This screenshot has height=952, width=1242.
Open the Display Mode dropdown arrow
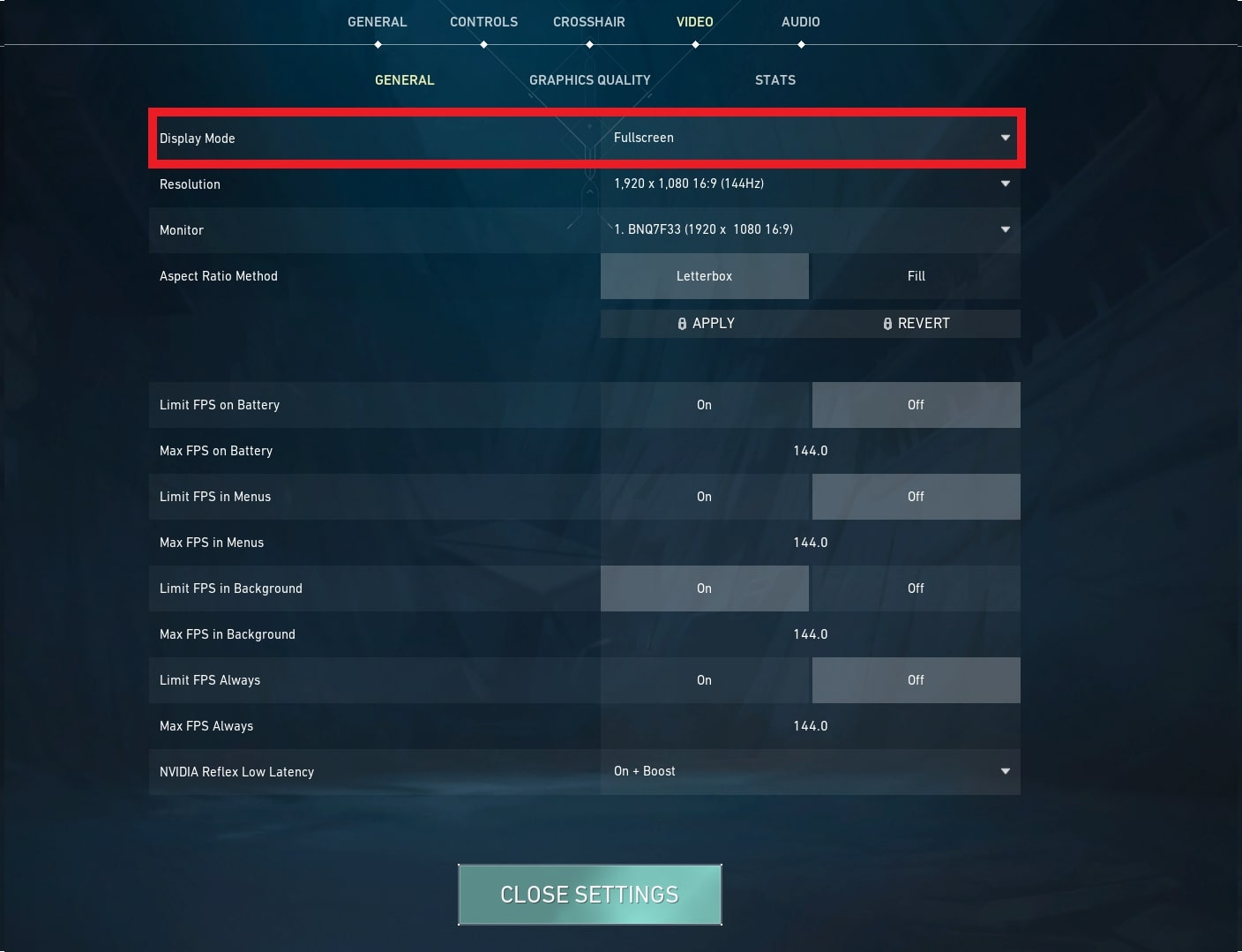coord(1005,138)
